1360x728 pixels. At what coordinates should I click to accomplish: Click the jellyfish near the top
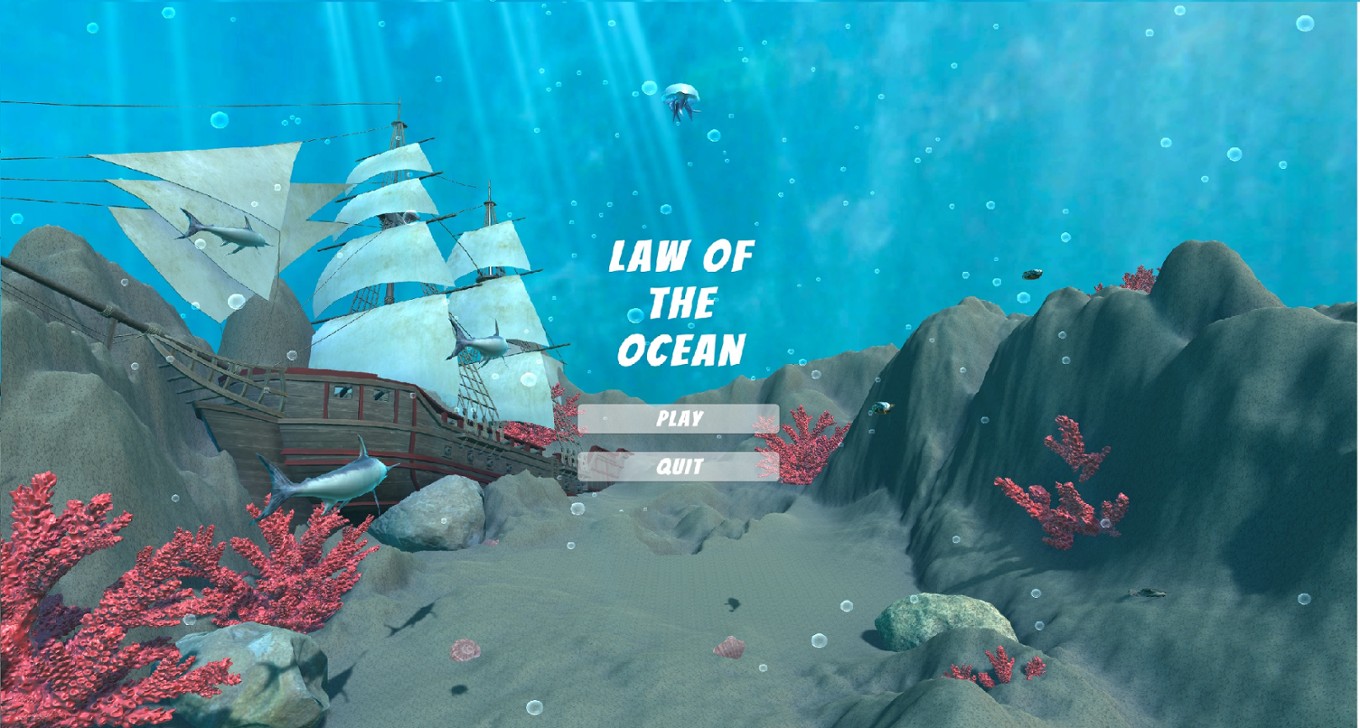click(x=683, y=100)
